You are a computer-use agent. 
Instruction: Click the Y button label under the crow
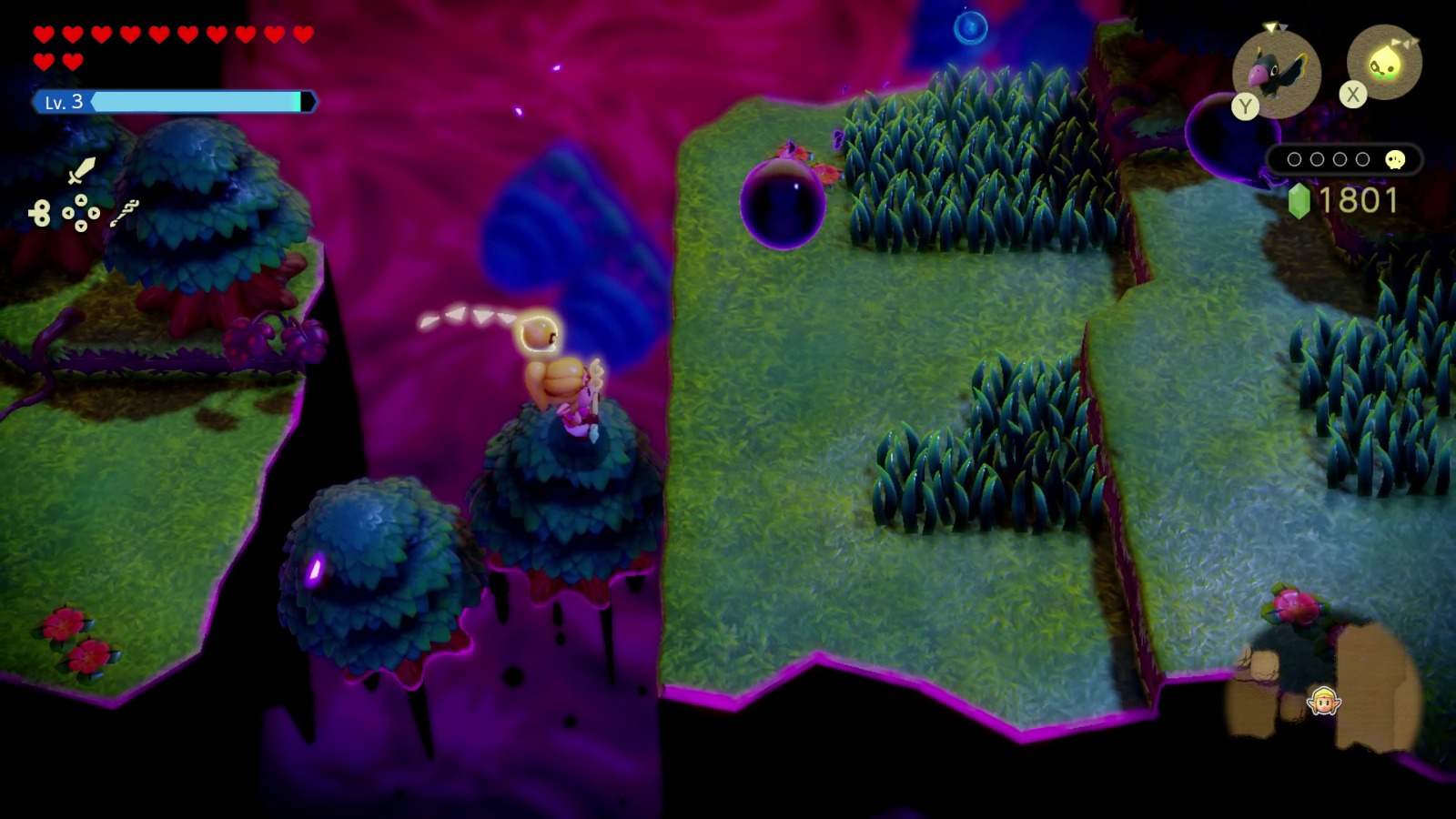(1245, 105)
